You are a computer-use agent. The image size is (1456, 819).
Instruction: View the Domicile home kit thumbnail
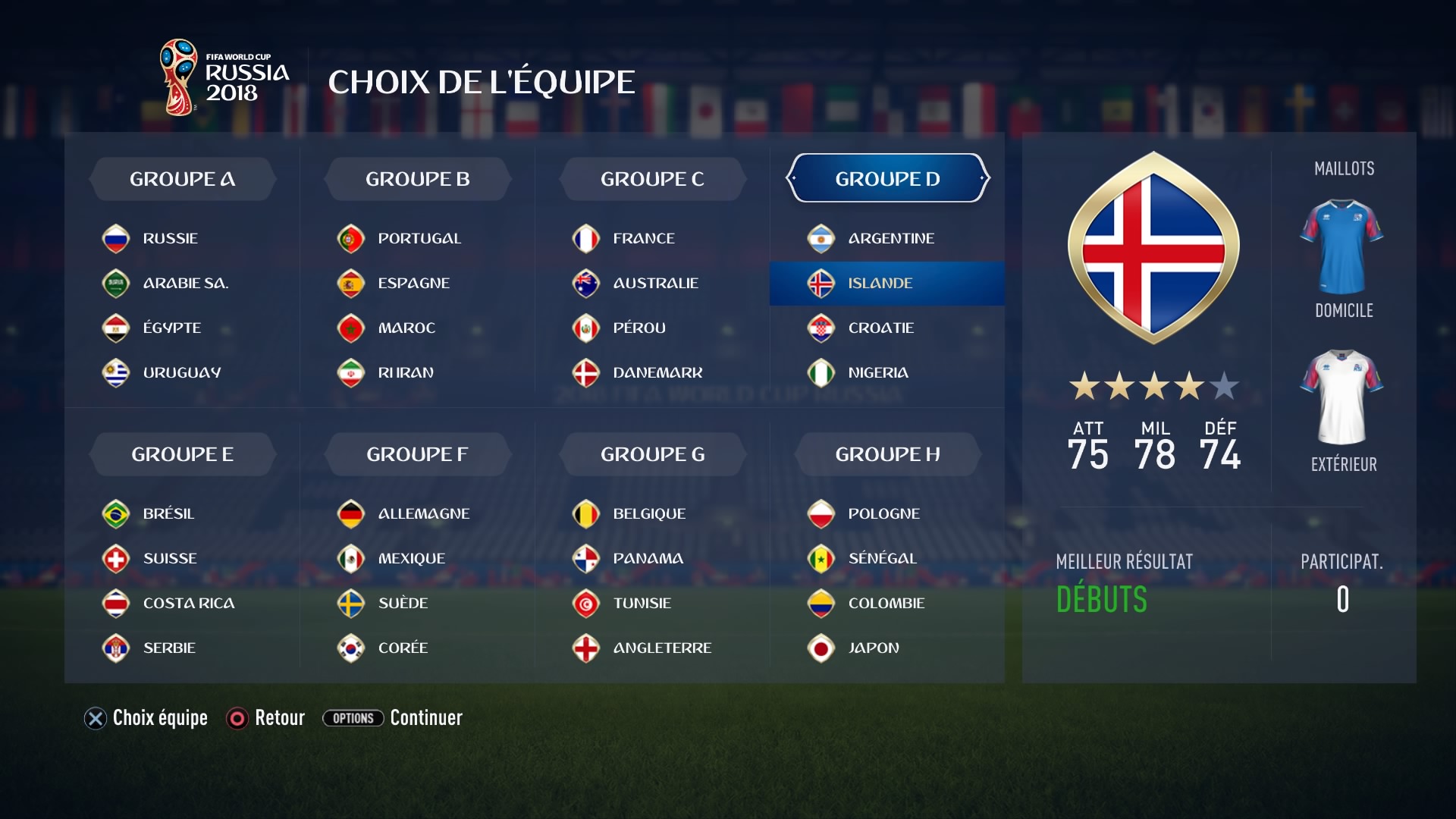(x=1341, y=247)
